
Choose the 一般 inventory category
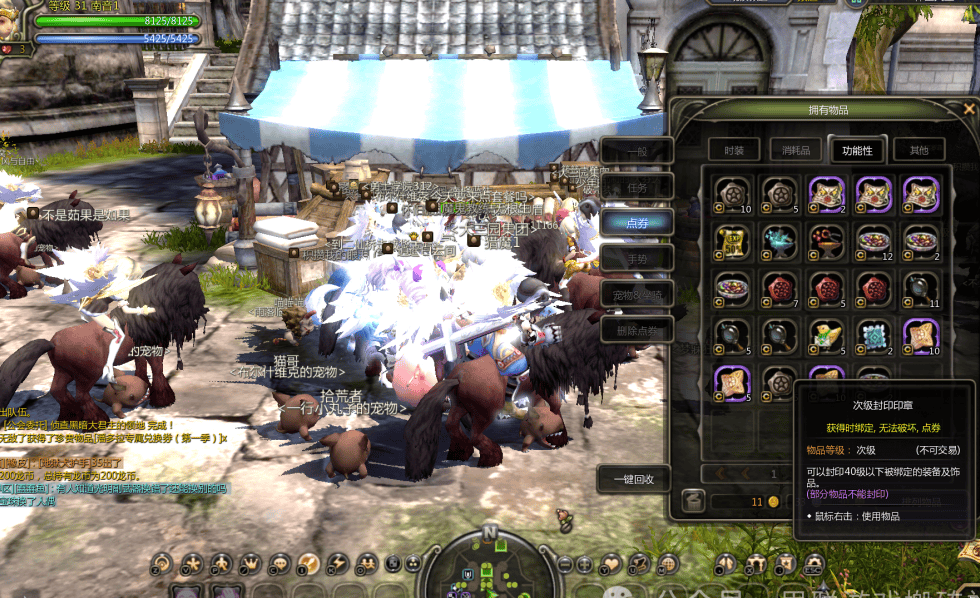(636, 151)
